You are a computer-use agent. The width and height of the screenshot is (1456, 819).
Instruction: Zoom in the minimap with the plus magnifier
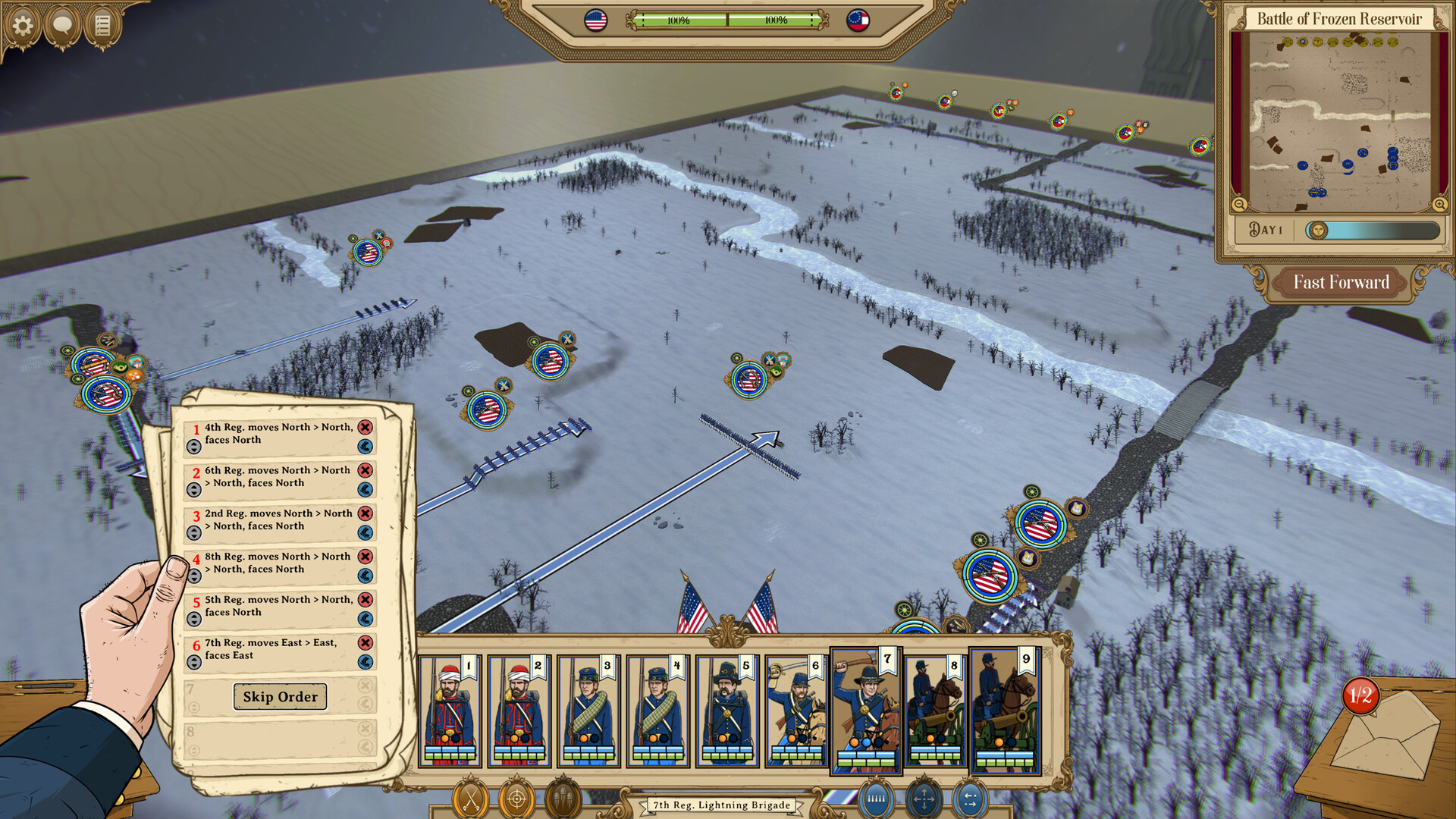pos(1439,204)
